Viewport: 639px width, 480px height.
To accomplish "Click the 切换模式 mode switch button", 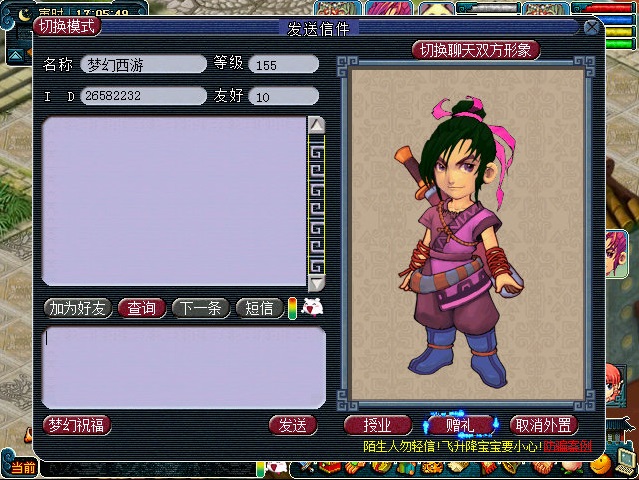I will click(x=67, y=26).
